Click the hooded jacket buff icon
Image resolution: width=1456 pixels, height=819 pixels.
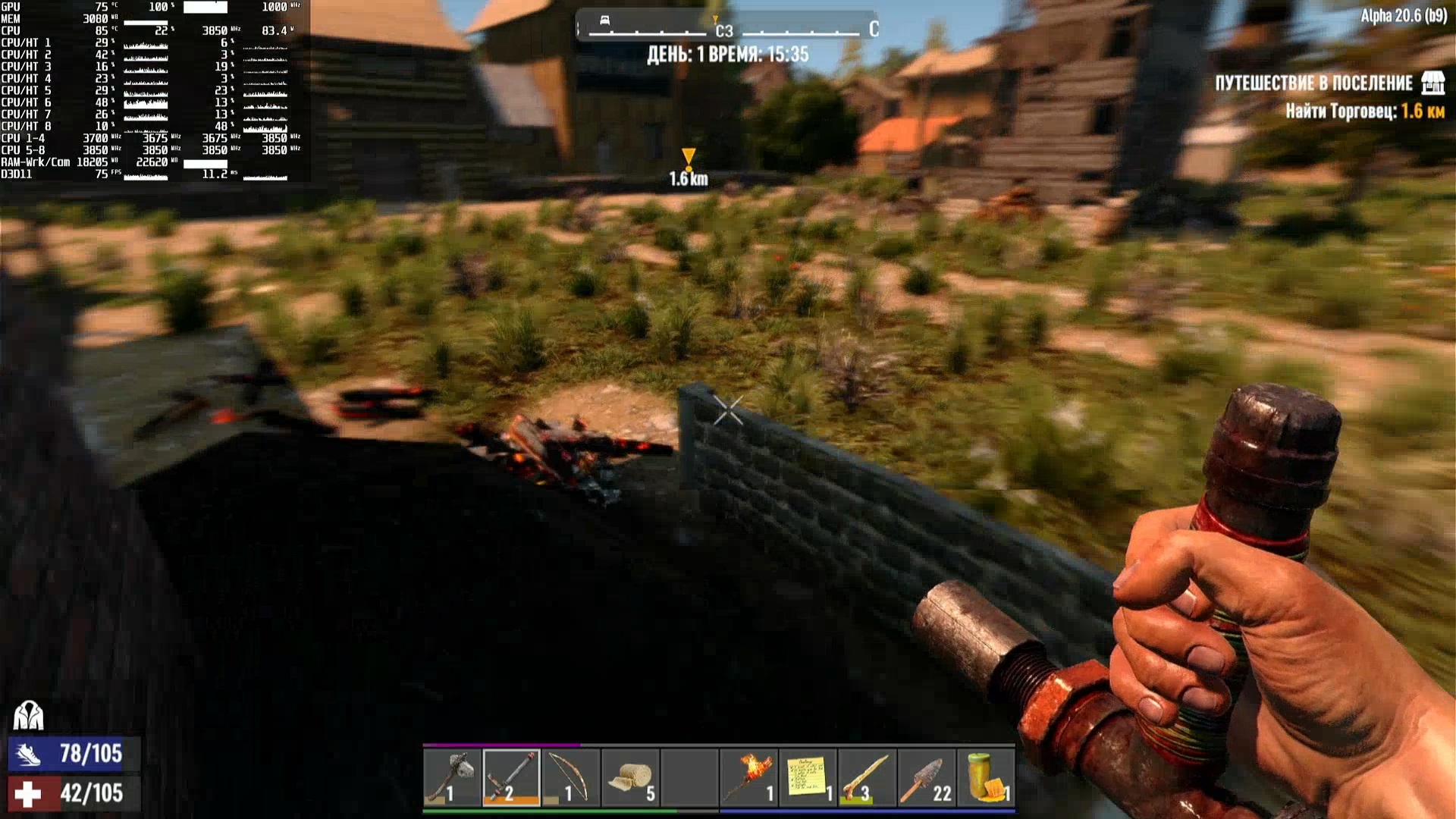(x=29, y=715)
